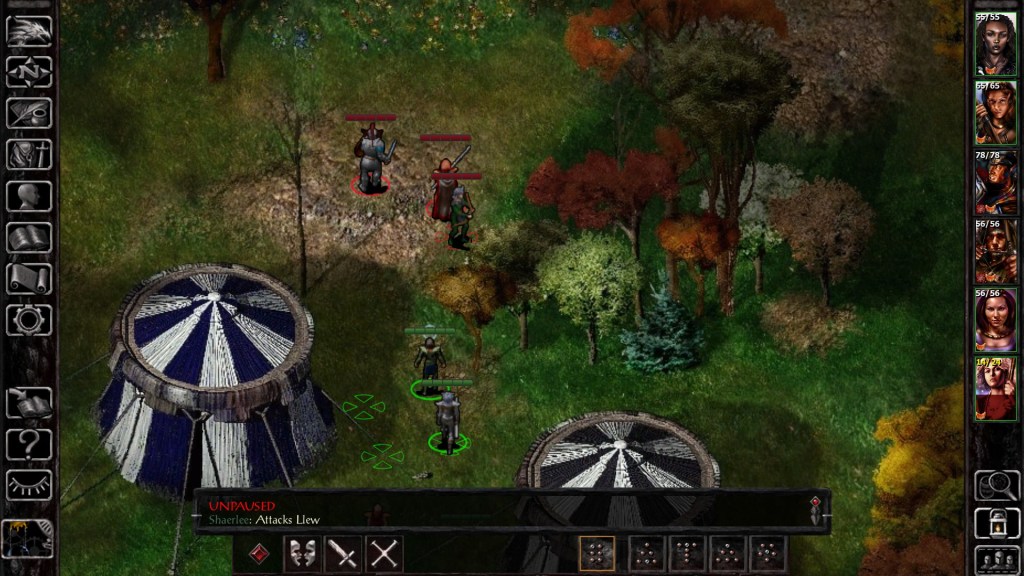Open the area map with the compass icon
Screen dimensions: 1024x576
click(x=29, y=71)
